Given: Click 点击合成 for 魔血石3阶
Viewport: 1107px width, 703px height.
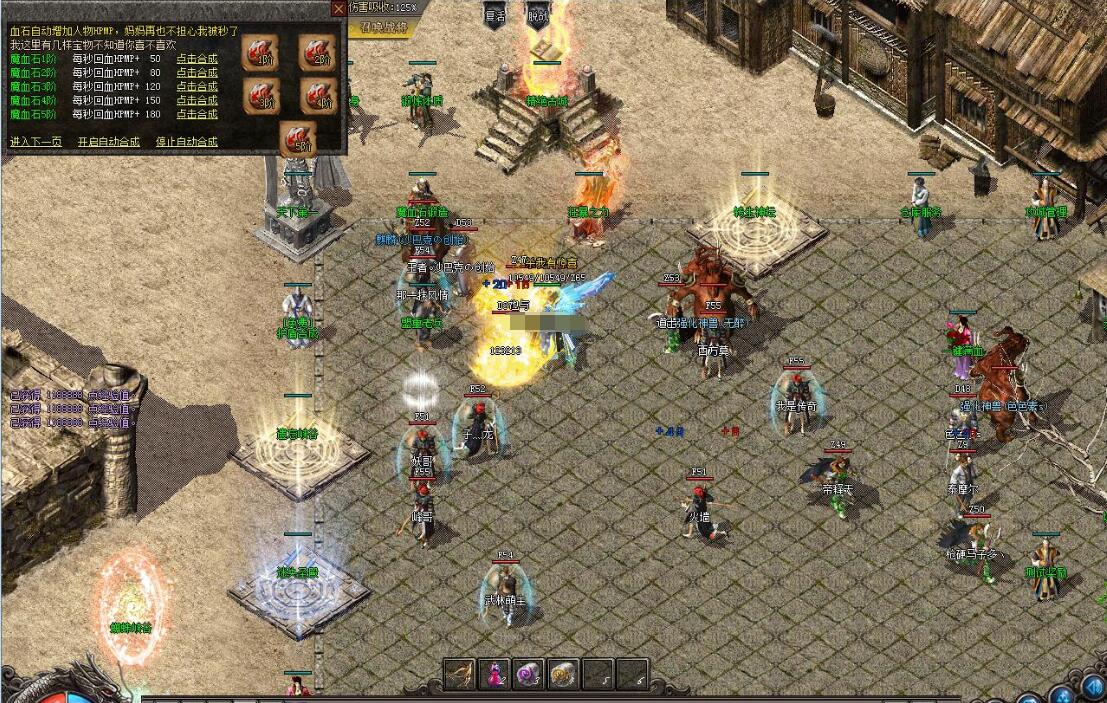Looking at the screenshot, I should [x=197, y=86].
